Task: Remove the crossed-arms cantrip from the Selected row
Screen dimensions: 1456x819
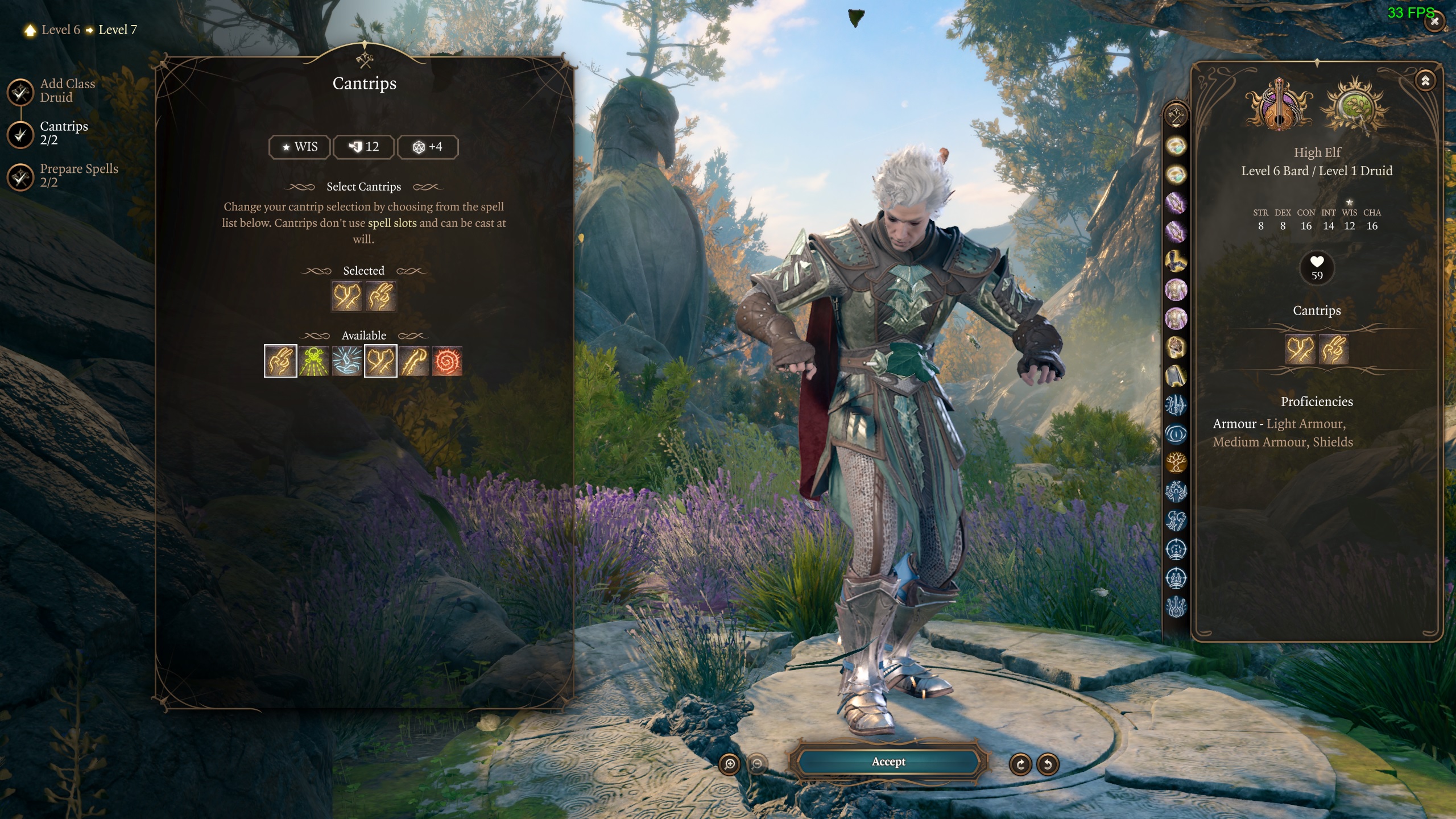Action: click(347, 296)
